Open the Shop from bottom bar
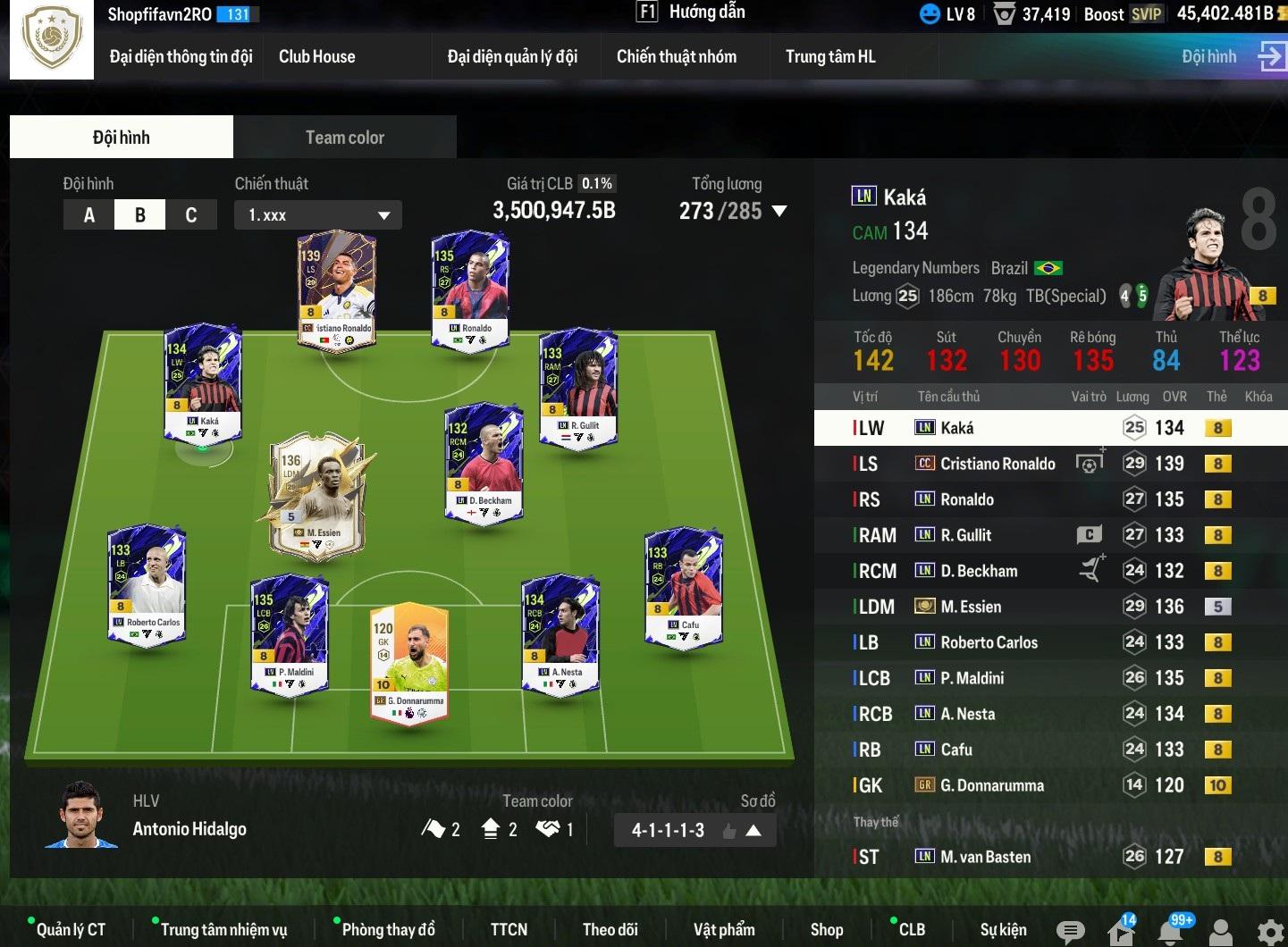Image resolution: width=1288 pixels, height=947 pixels. click(826, 930)
